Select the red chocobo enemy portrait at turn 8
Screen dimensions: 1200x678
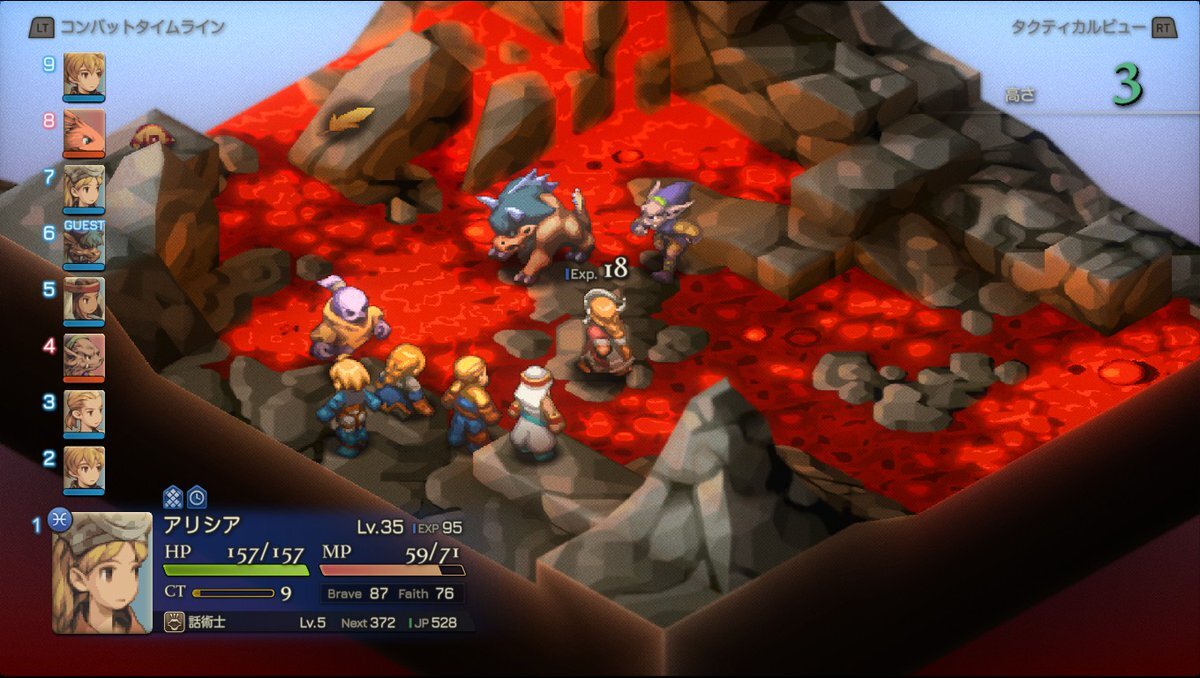84,131
